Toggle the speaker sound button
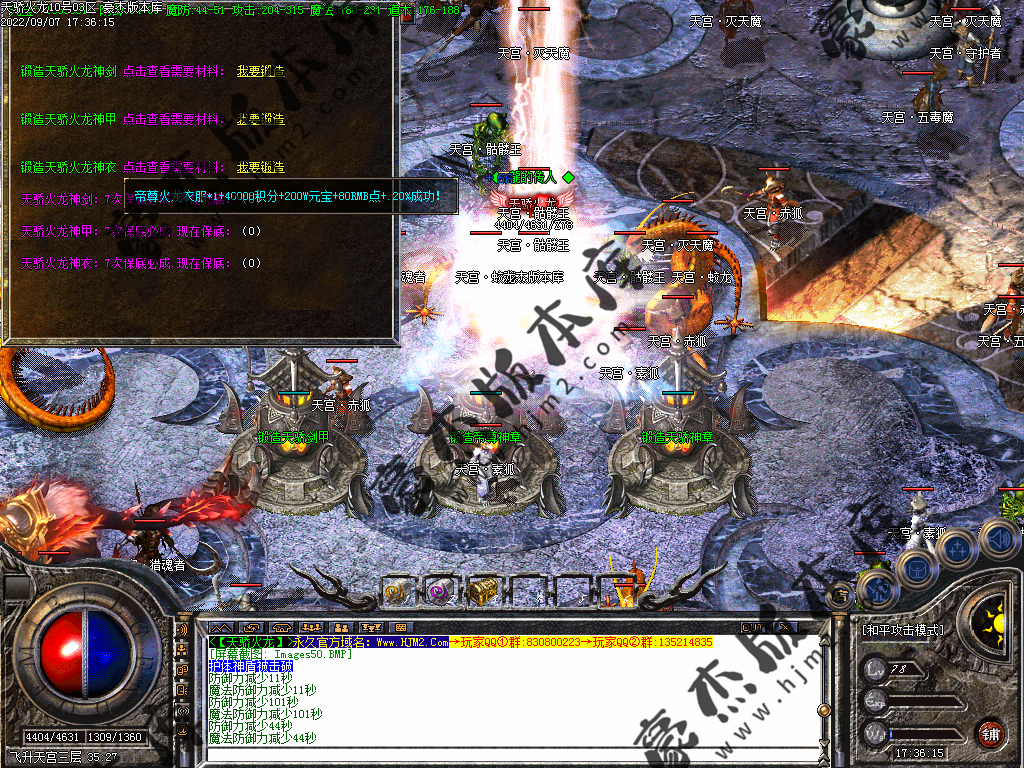The width and height of the screenshot is (1024, 768). coord(998,540)
